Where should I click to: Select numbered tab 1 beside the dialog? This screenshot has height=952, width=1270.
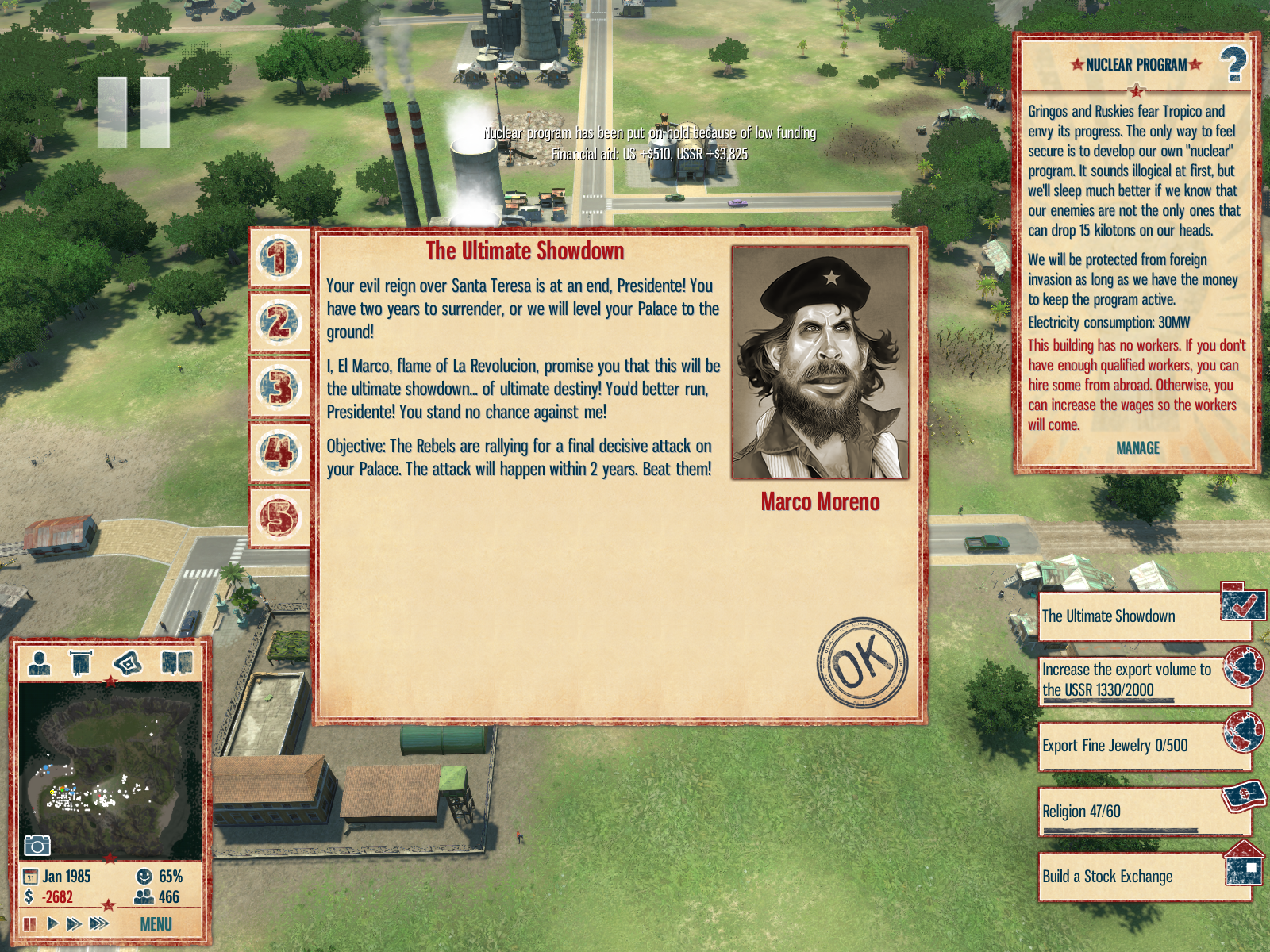pos(279,258)
